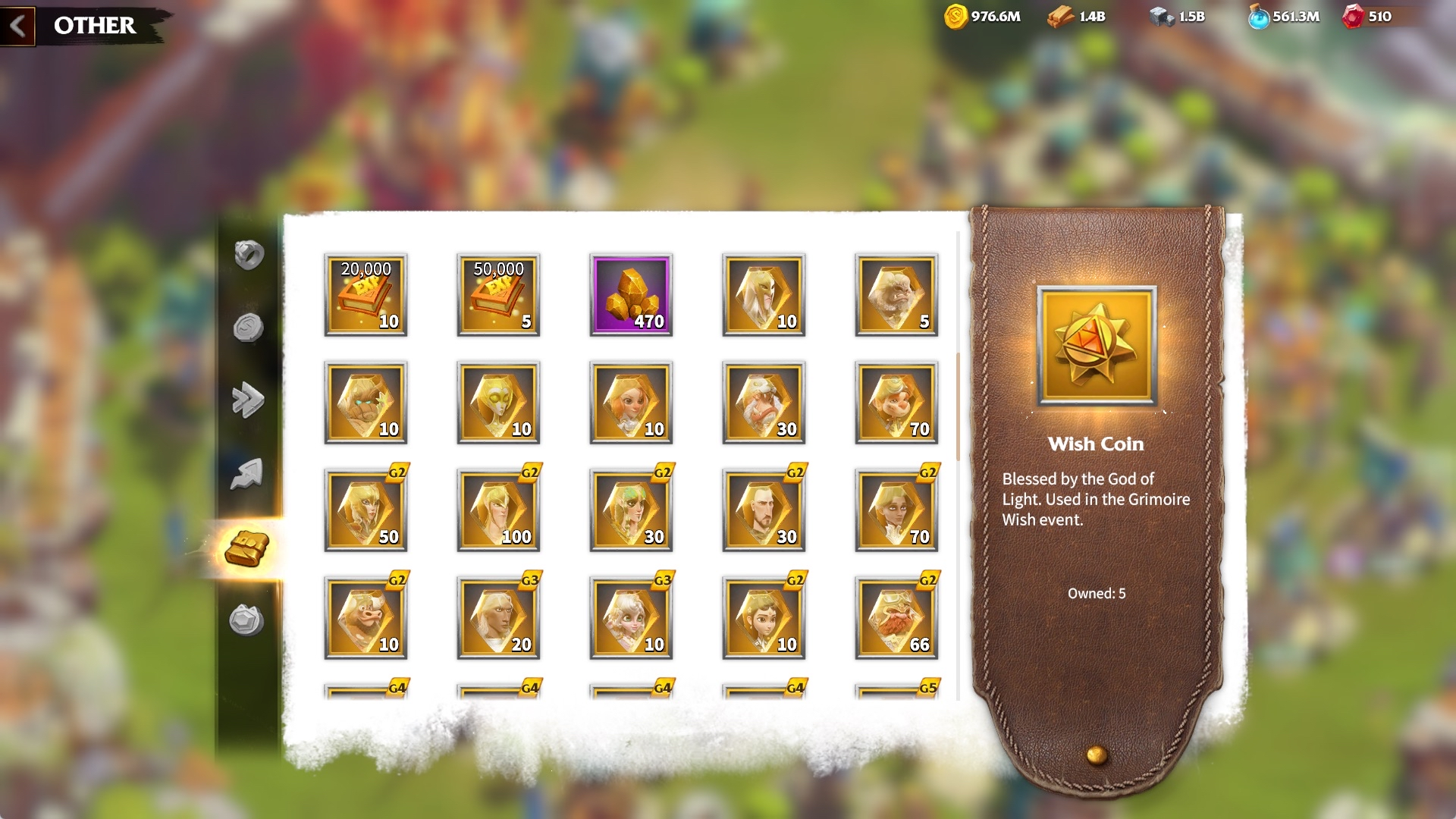Select the highlighted gold bar tab
This screenshot has height=819, width=1456.
click(x=247, y=548)
